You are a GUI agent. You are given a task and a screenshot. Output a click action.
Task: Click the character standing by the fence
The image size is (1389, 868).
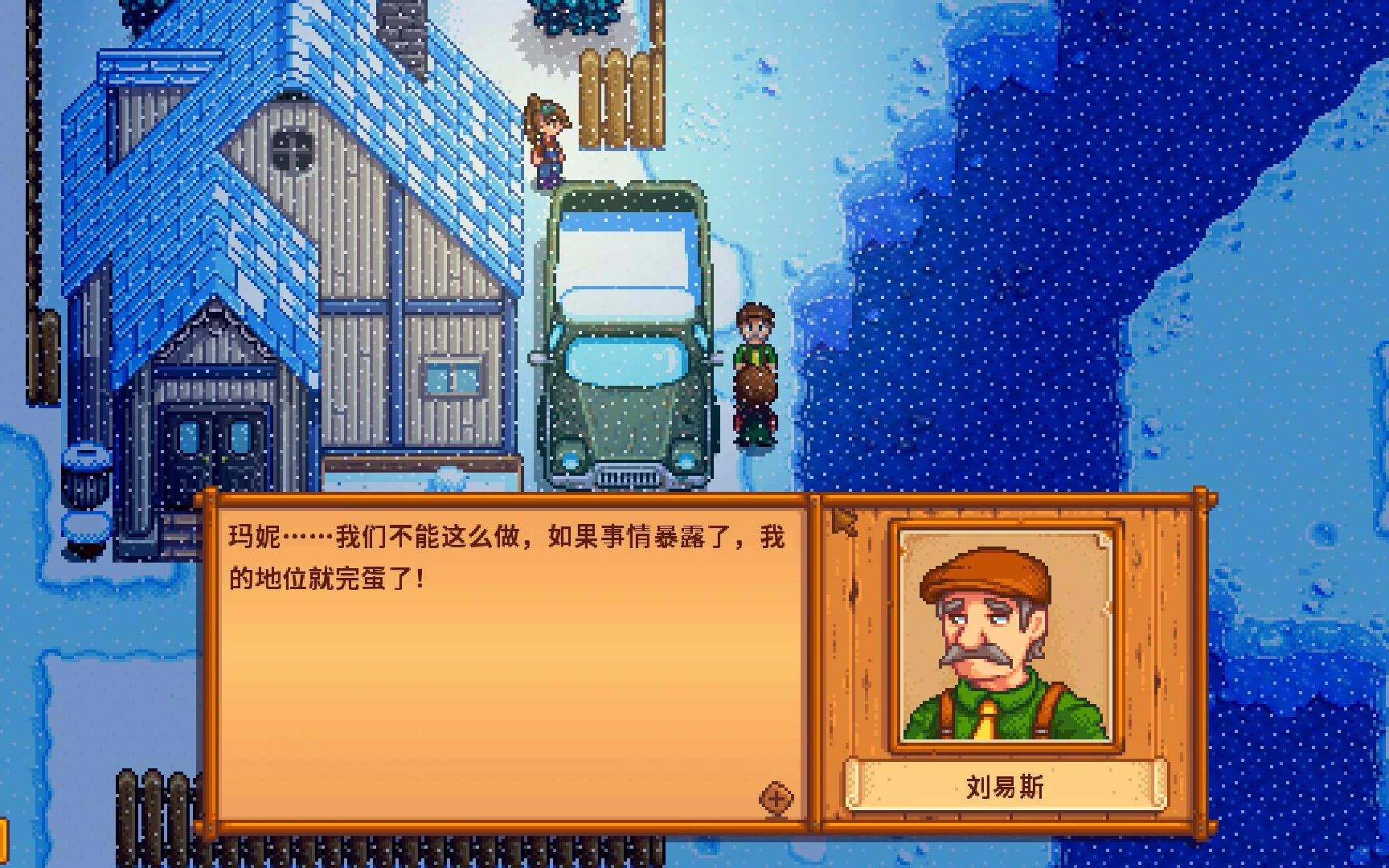coord(547,145)
